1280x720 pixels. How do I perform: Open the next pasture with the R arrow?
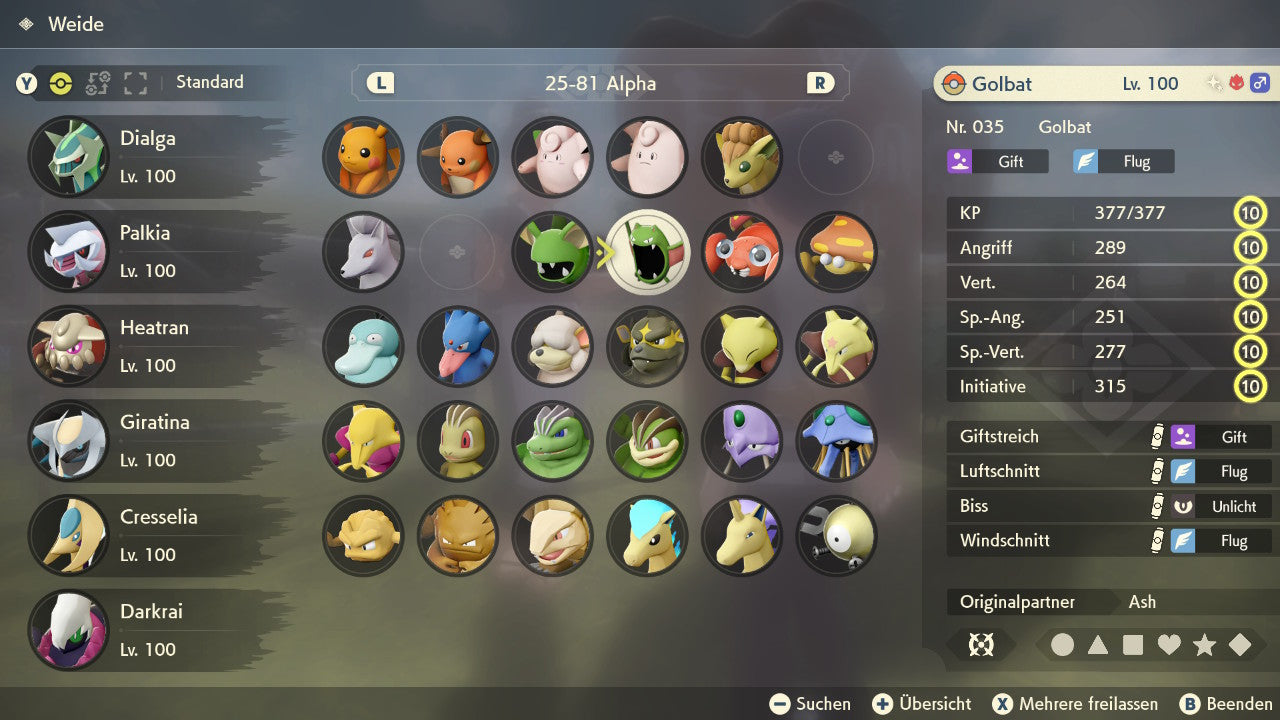(x=818, y=83)
